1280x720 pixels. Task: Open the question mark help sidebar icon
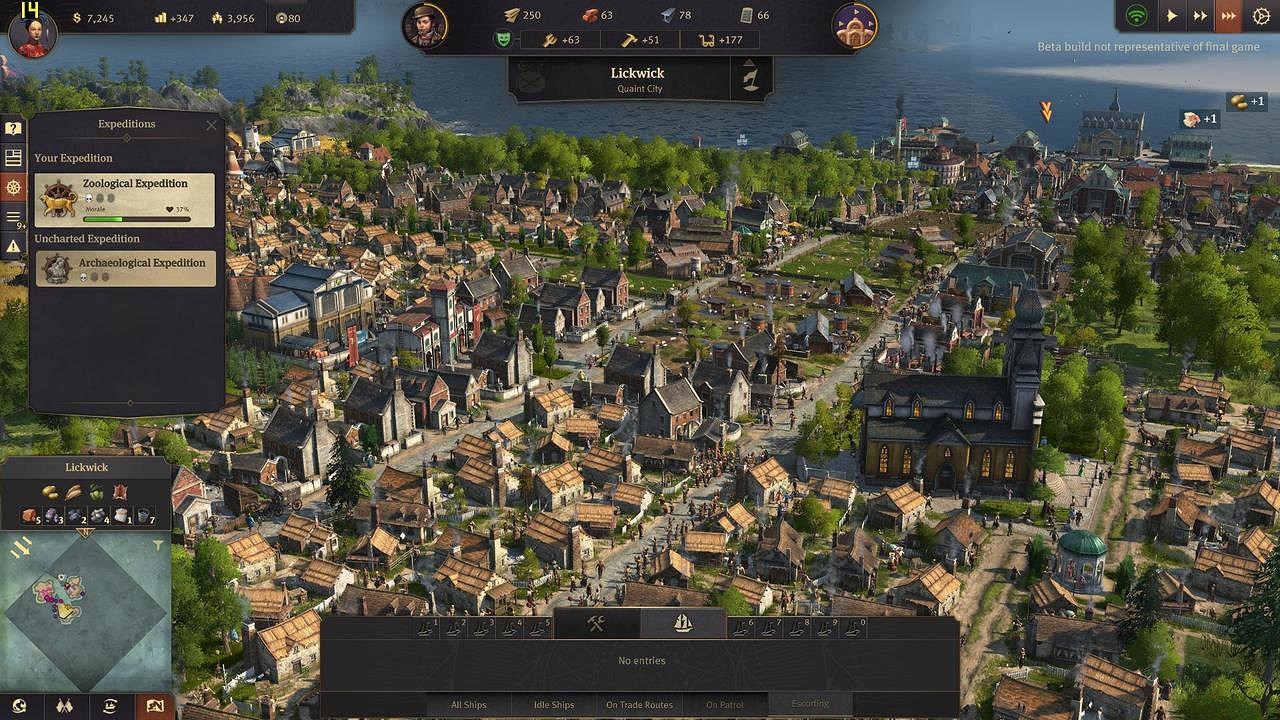[13, 129]
